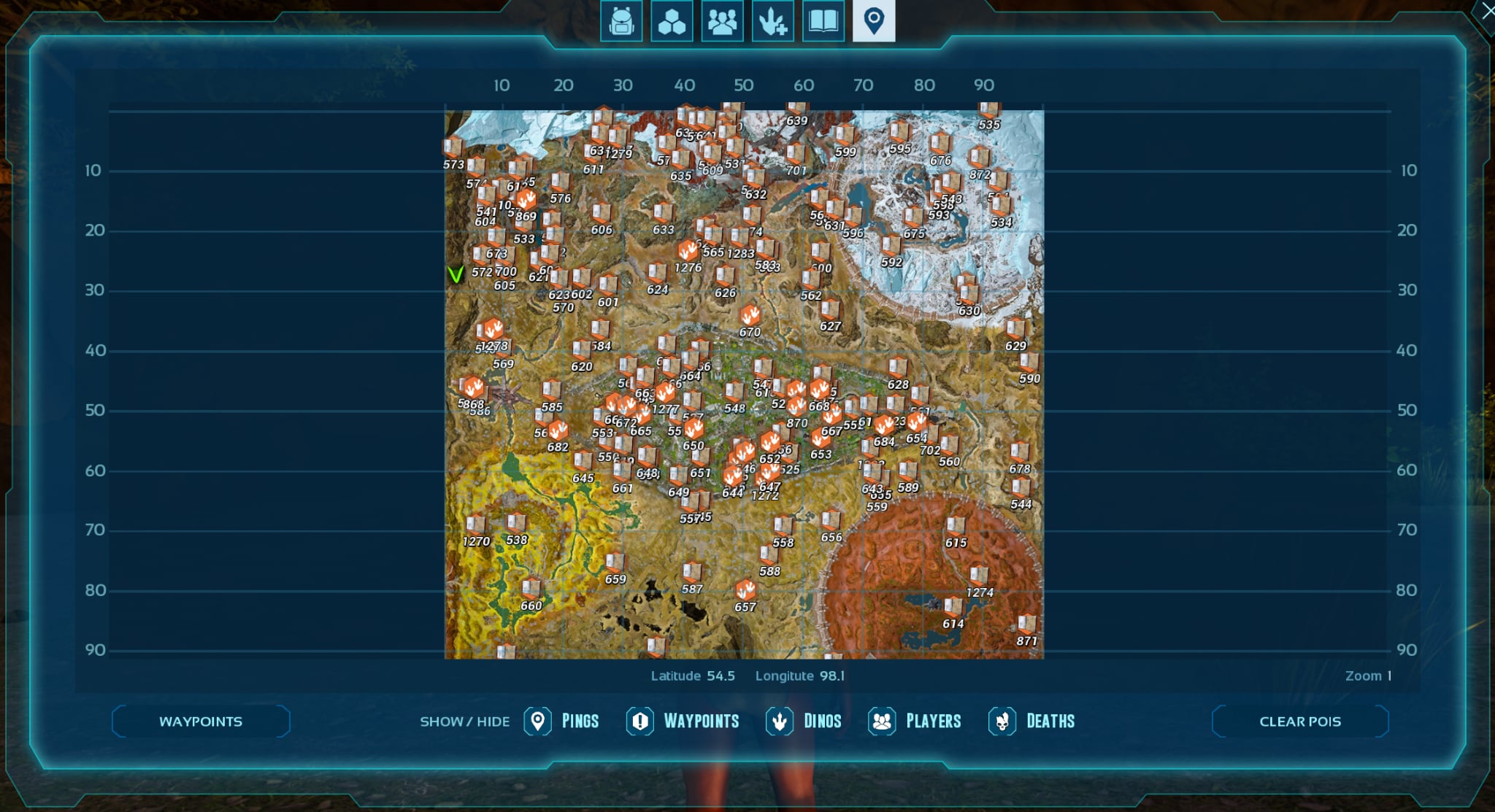The image size is (1495, 812).
Task: Click dino footprint marker 657
Action: (x=745, y=587)
